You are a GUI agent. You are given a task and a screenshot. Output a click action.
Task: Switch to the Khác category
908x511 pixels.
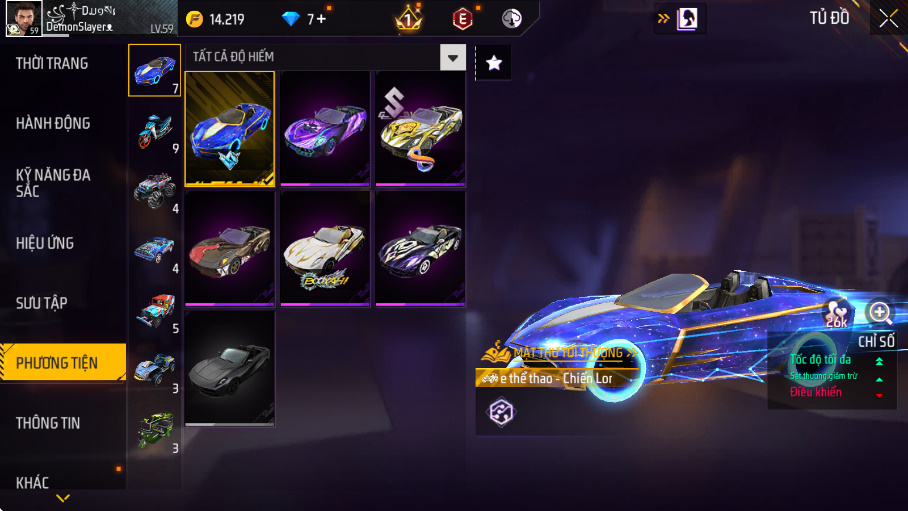pos(32,483)
